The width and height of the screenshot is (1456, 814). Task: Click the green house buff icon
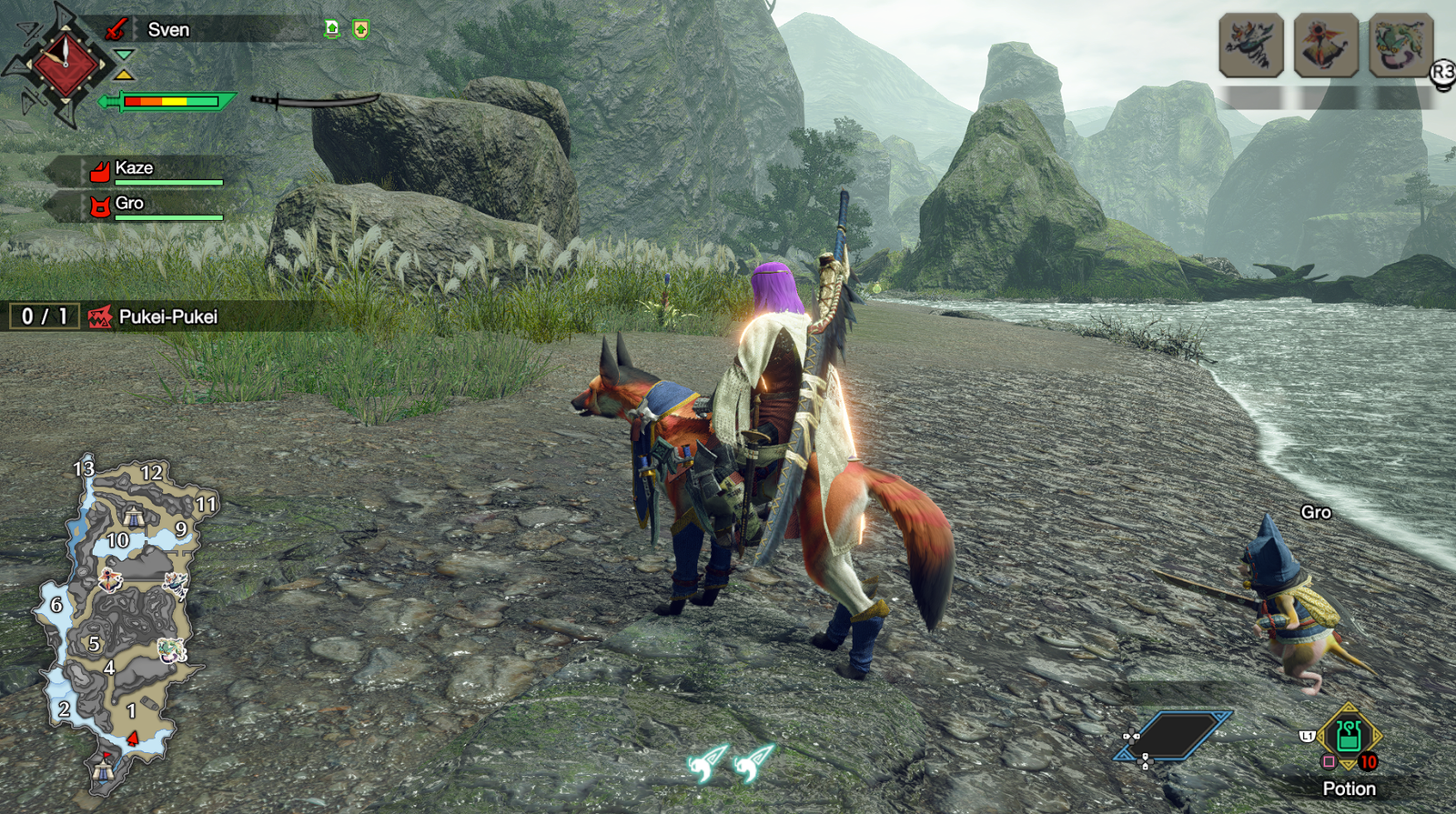332,30
